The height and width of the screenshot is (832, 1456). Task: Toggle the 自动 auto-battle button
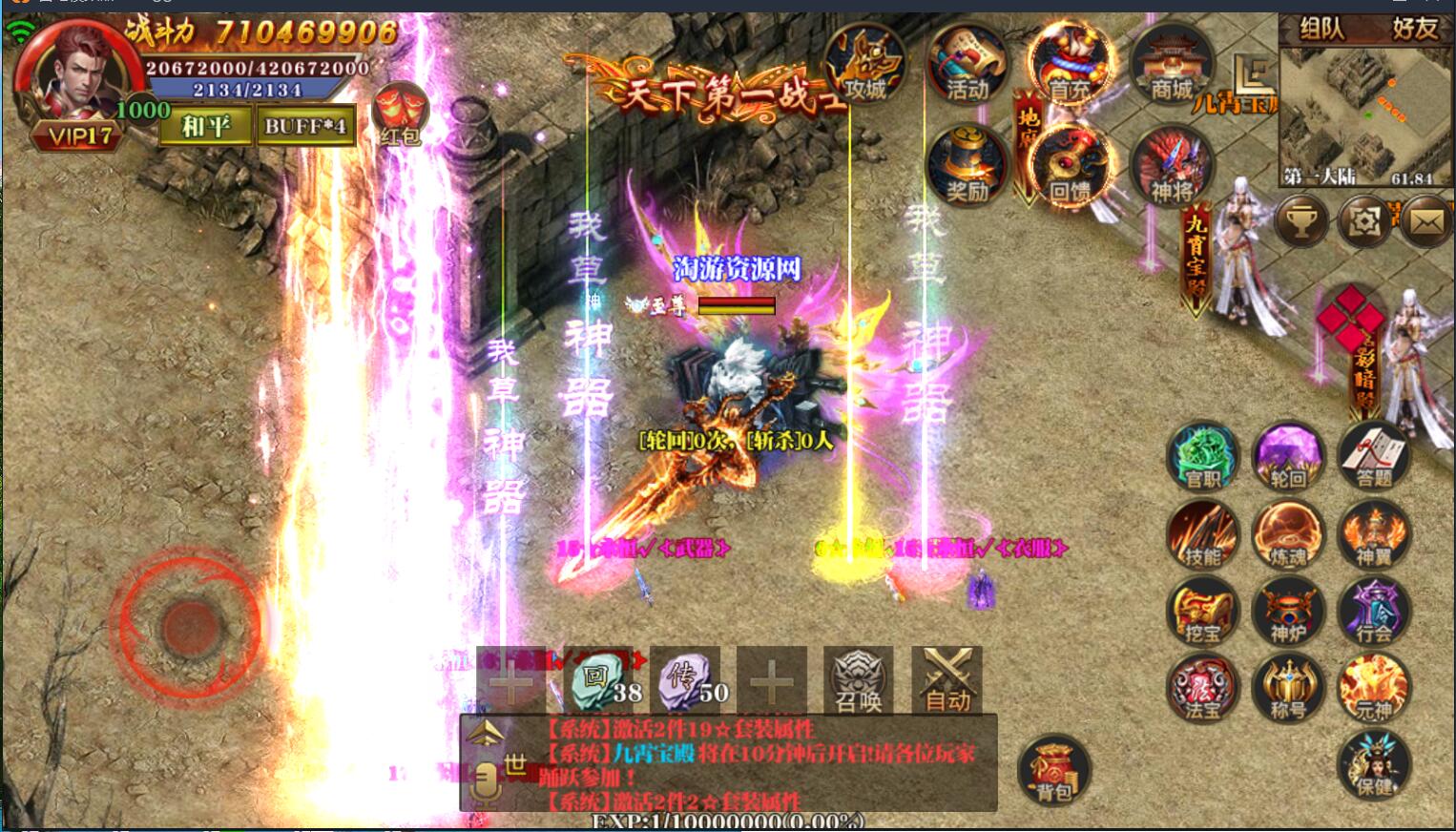point(947,679)
